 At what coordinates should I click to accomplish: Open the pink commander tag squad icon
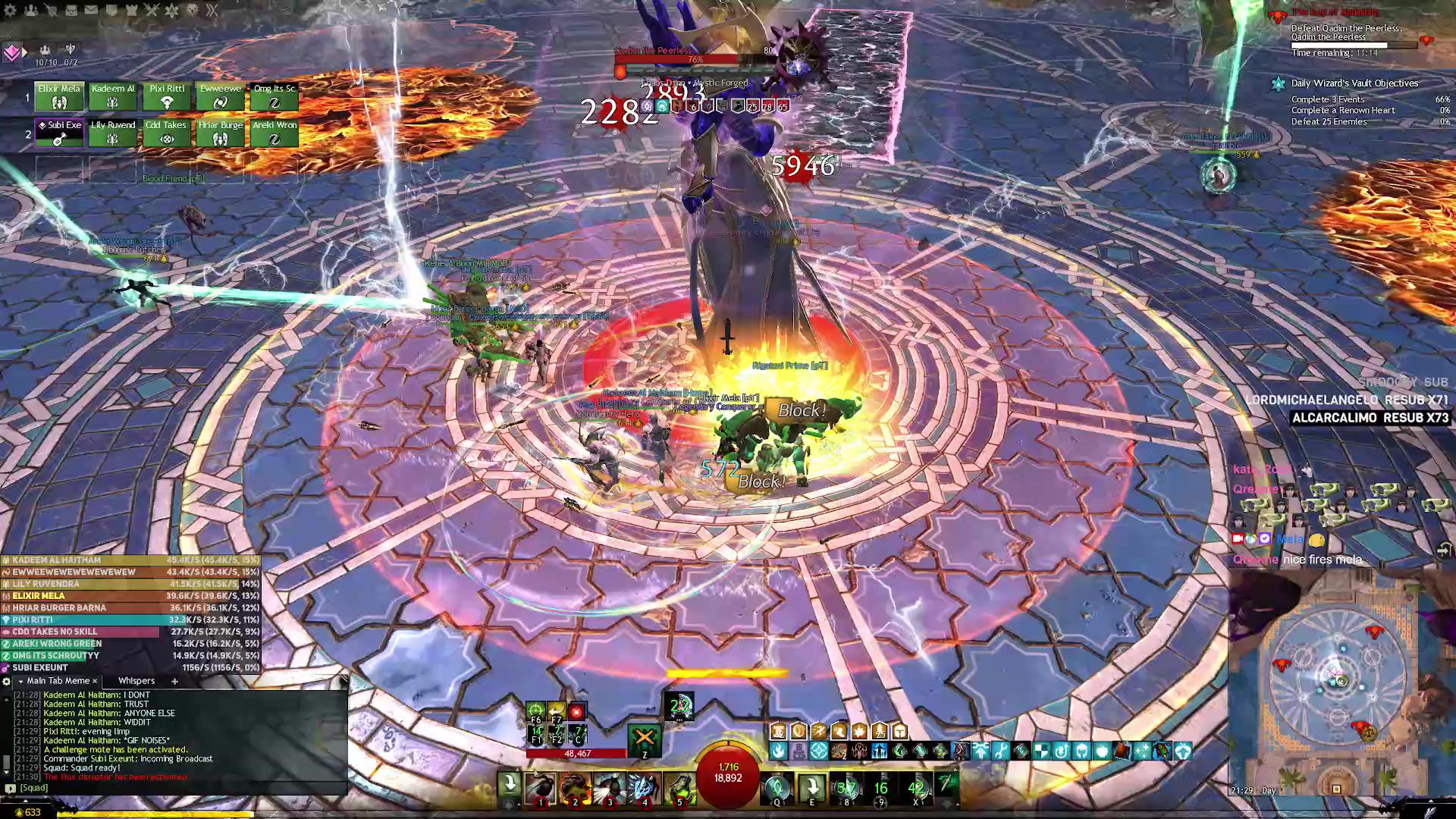[11, 52]
